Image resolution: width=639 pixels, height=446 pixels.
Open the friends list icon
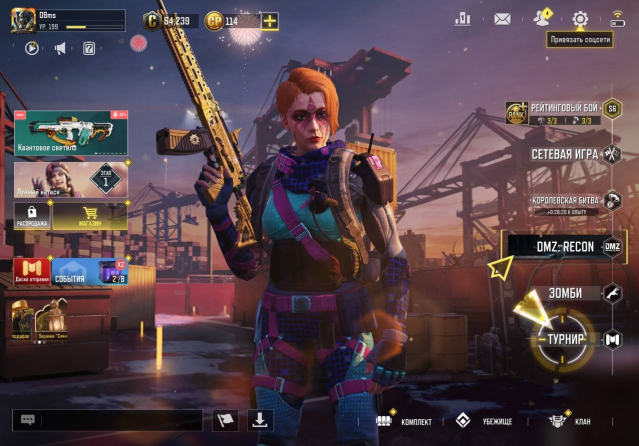[x=542, y=18]
